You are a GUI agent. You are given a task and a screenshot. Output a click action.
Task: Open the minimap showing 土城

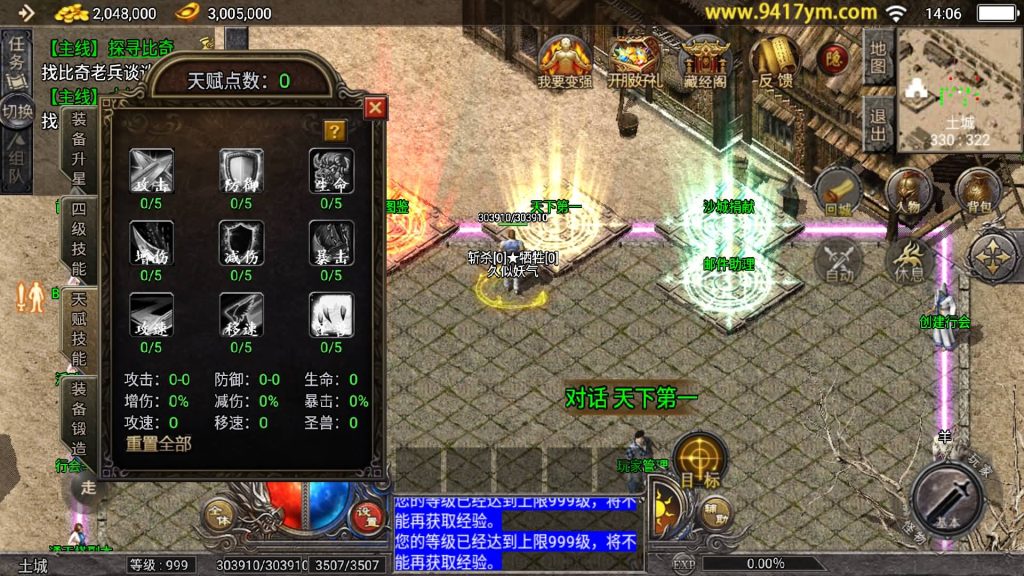(x=959, y=89)
